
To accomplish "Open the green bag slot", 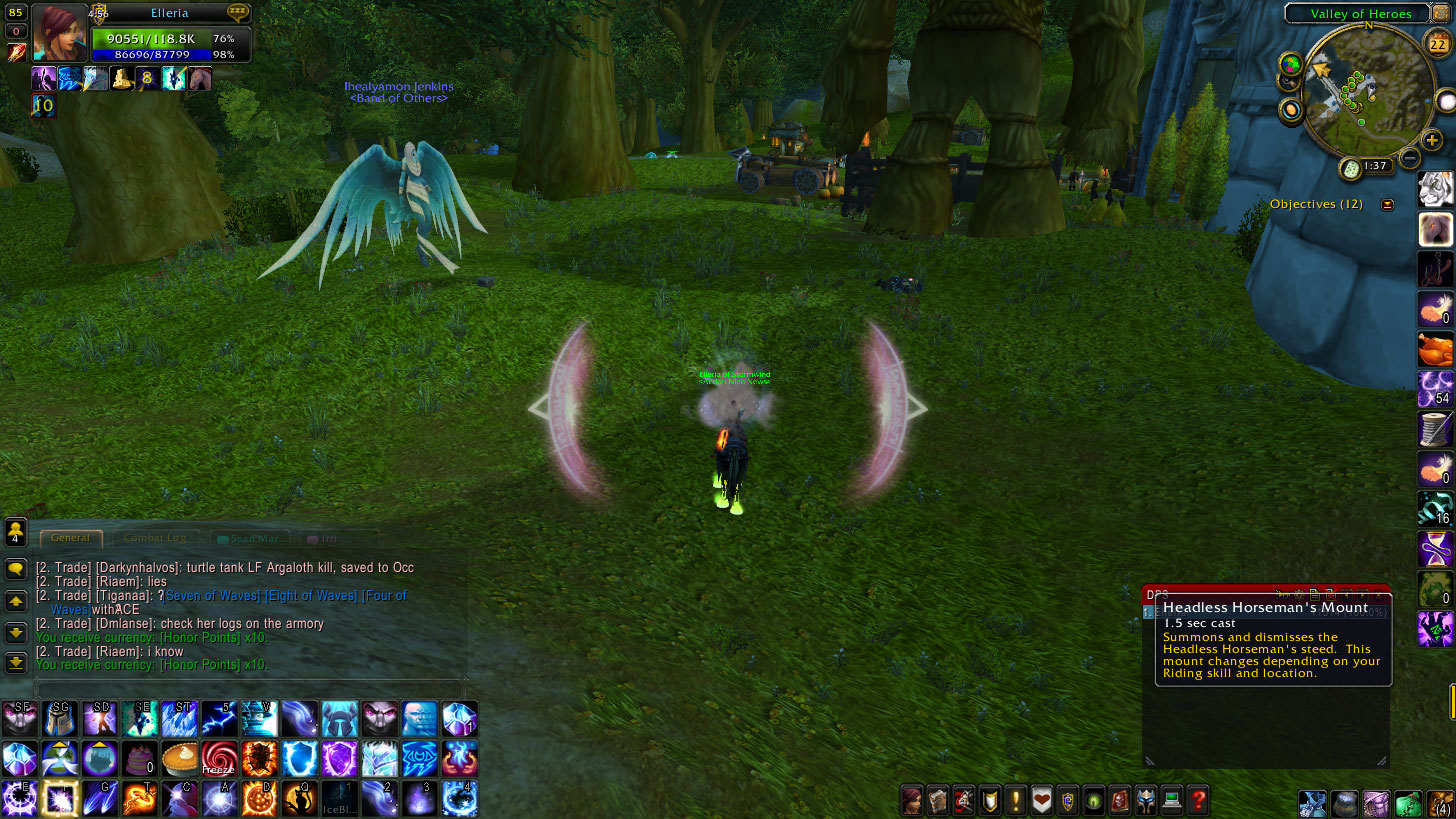I will pyautogui.click(x=1408, y=803).
